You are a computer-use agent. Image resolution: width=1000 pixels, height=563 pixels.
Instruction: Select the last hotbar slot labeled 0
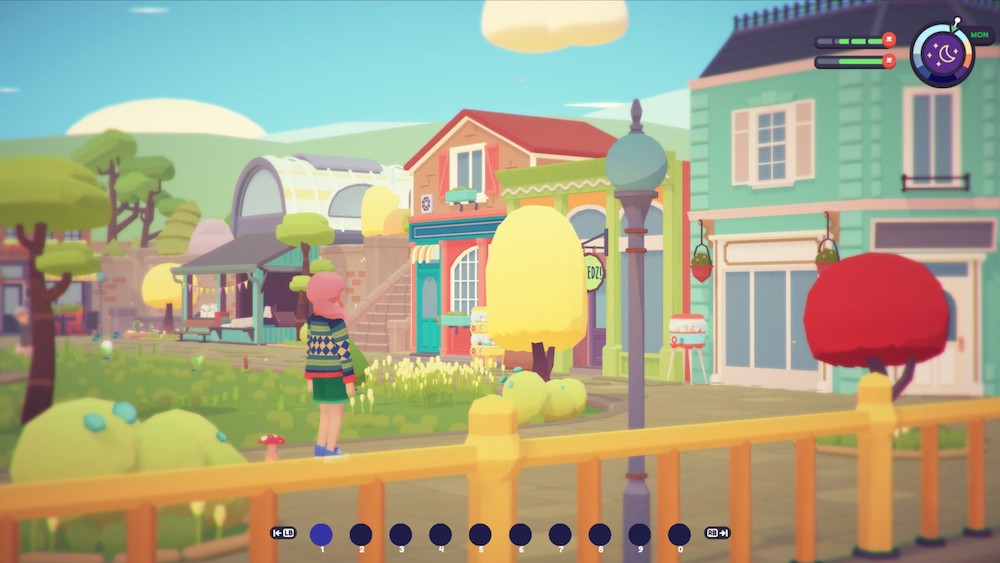[x=679, y=534]
